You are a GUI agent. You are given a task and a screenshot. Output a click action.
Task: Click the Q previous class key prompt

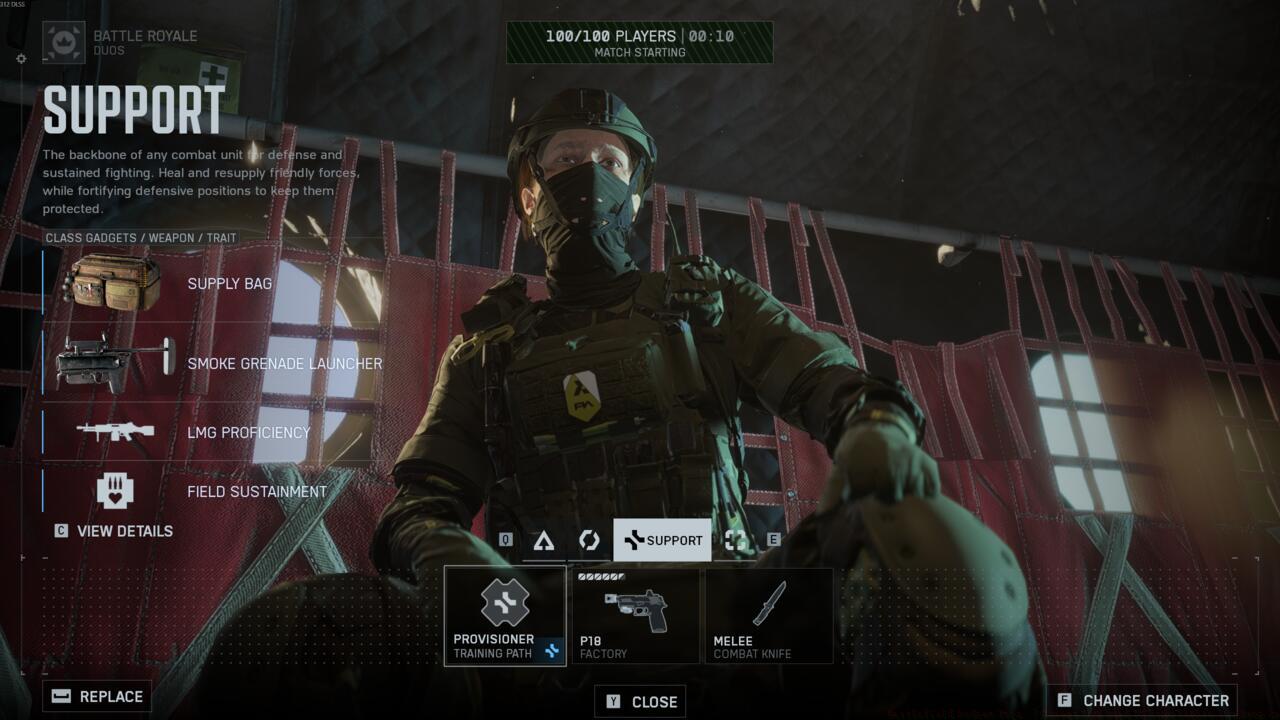[x=505, y=539]
